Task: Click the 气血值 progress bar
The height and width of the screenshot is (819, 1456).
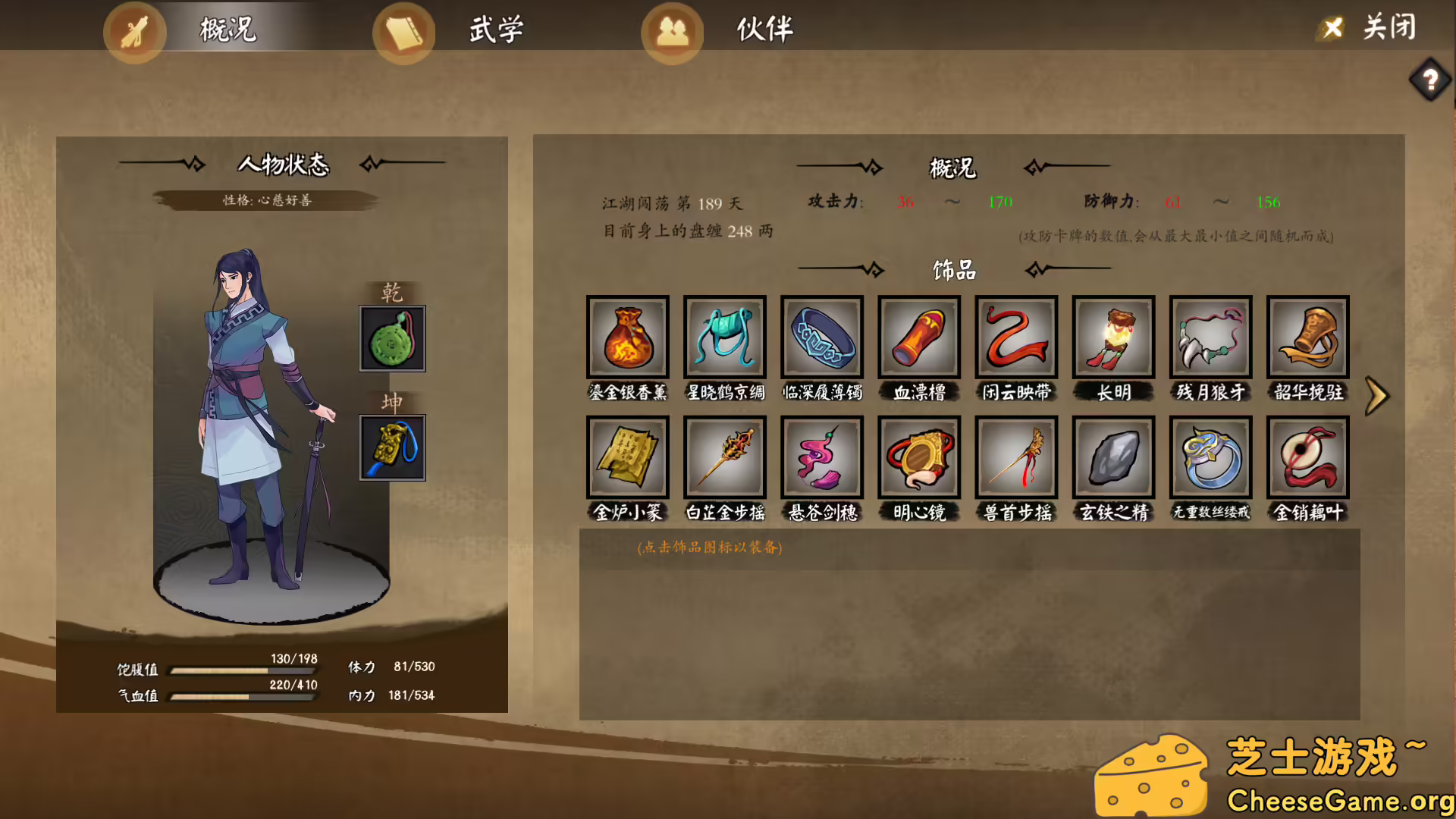Action: (243, 696)
